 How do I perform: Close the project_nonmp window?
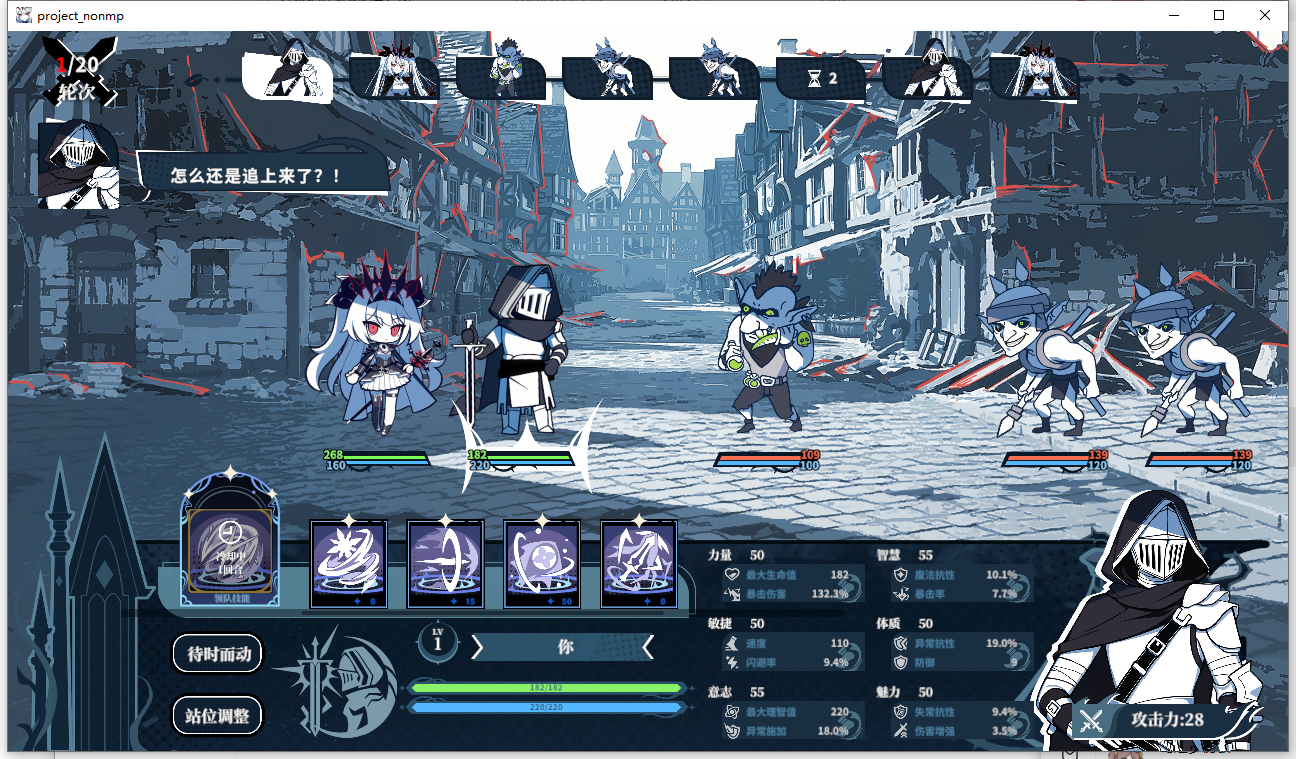(x=1265, y=15)
